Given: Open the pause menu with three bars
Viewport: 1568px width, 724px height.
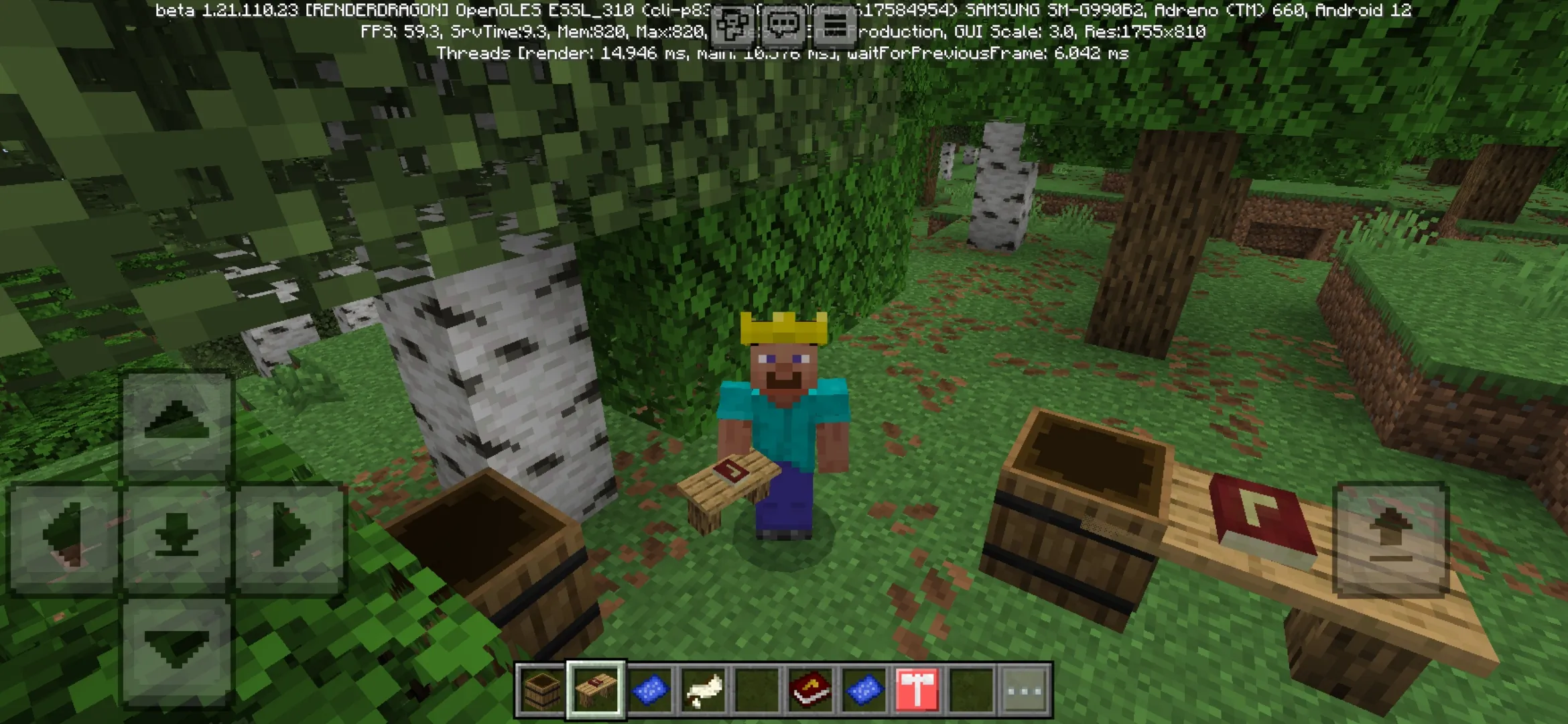Looking at the screenshot, I should coord(834,26).
